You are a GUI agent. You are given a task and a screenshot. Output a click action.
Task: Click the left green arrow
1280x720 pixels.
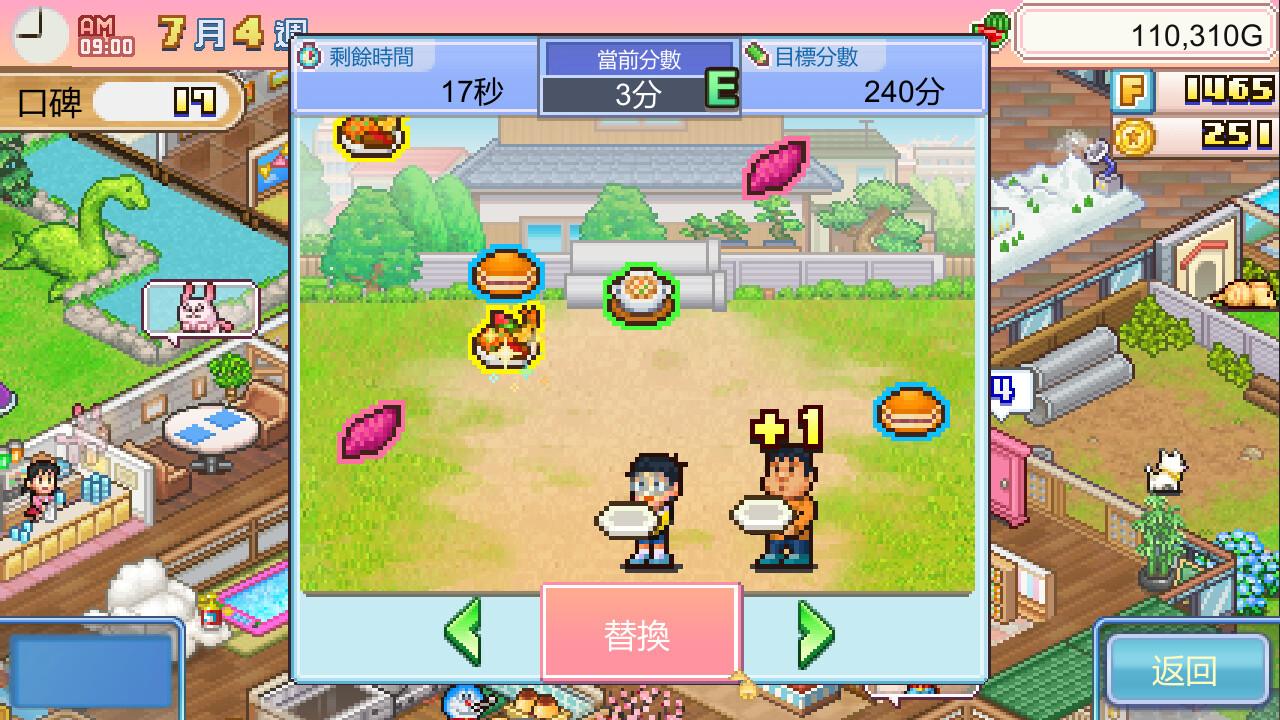pyautogui.click(x=462, y=634)
